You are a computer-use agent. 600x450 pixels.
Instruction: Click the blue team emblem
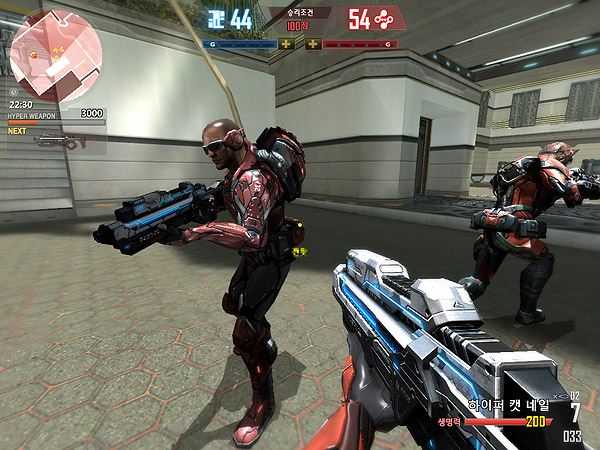click(x=214, y=18)
